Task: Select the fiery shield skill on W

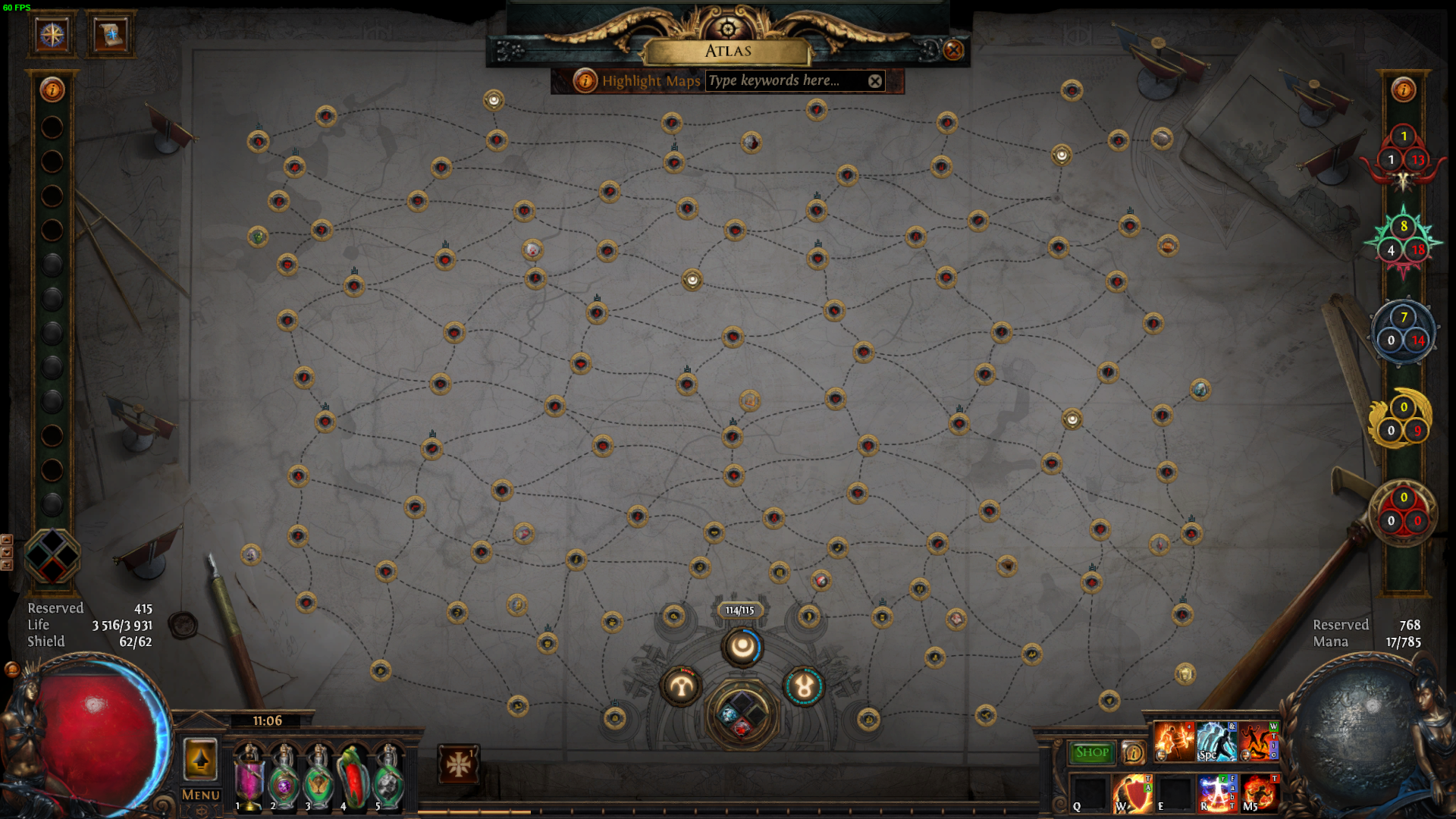Action: pos(1132,794)
